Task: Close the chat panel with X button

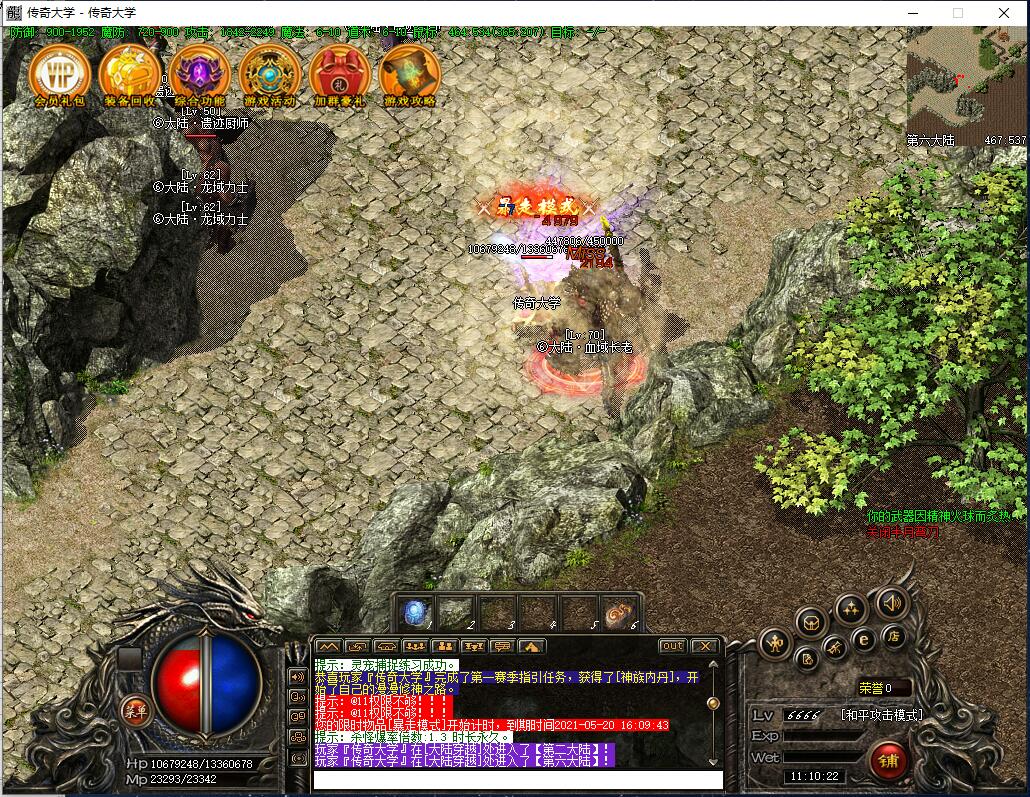Action: (x=704, y=646)
